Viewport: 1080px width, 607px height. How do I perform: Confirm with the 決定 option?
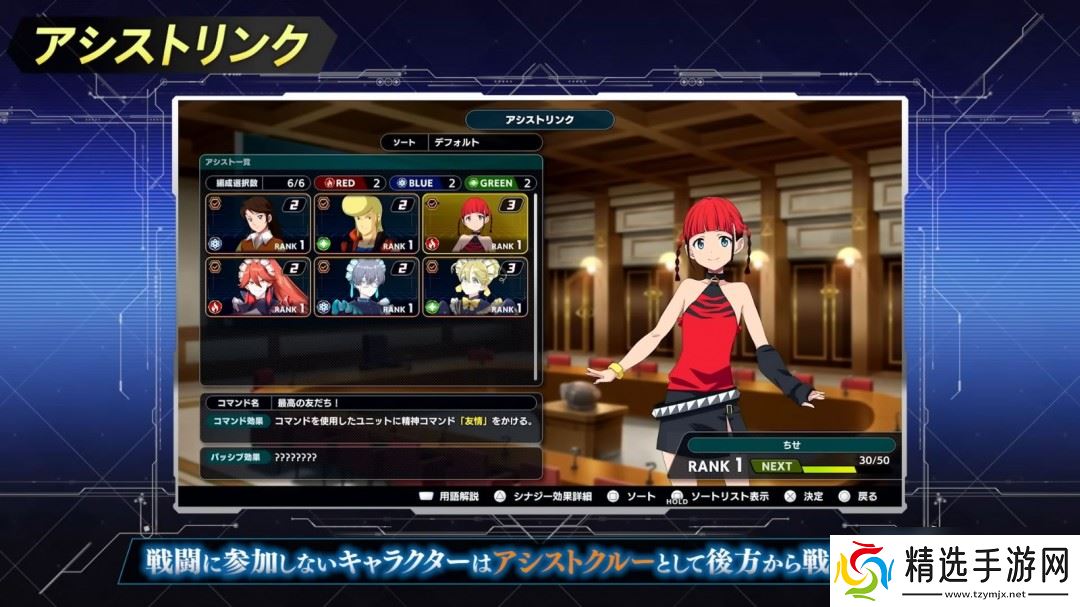[x=804, y=496]
